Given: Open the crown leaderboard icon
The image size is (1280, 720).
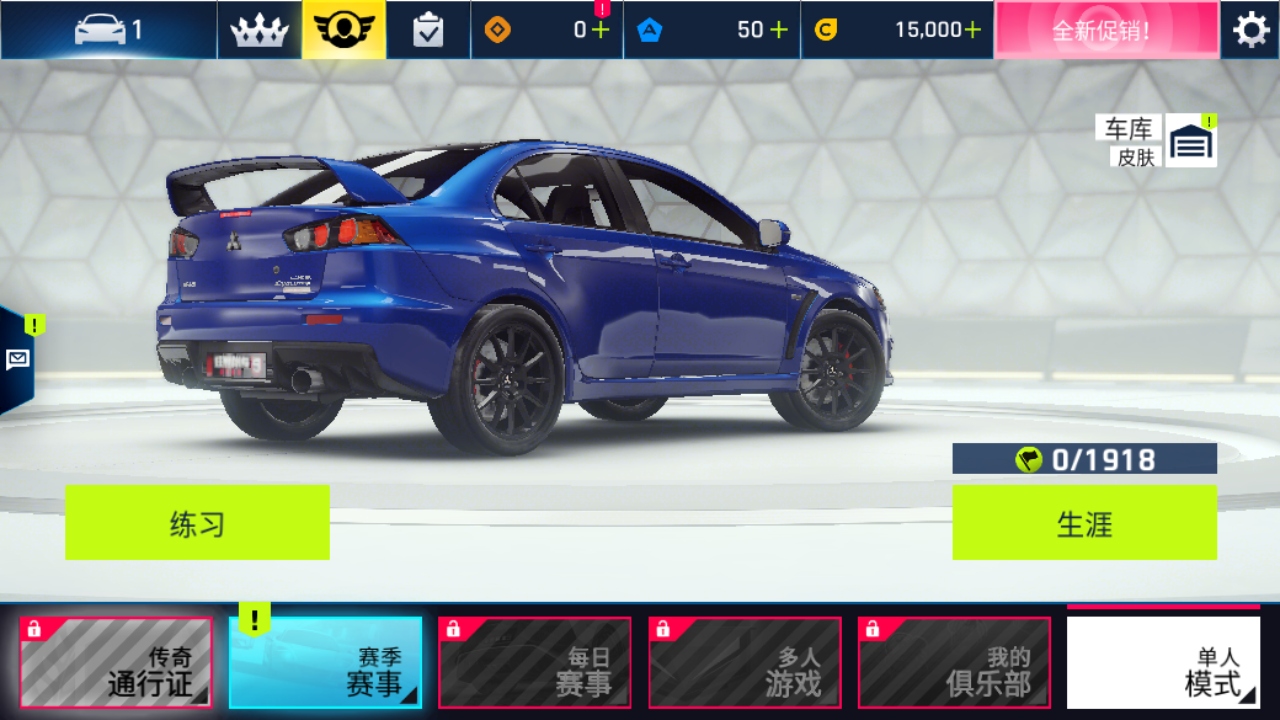Looking at the screenshot, I should 259,30.
